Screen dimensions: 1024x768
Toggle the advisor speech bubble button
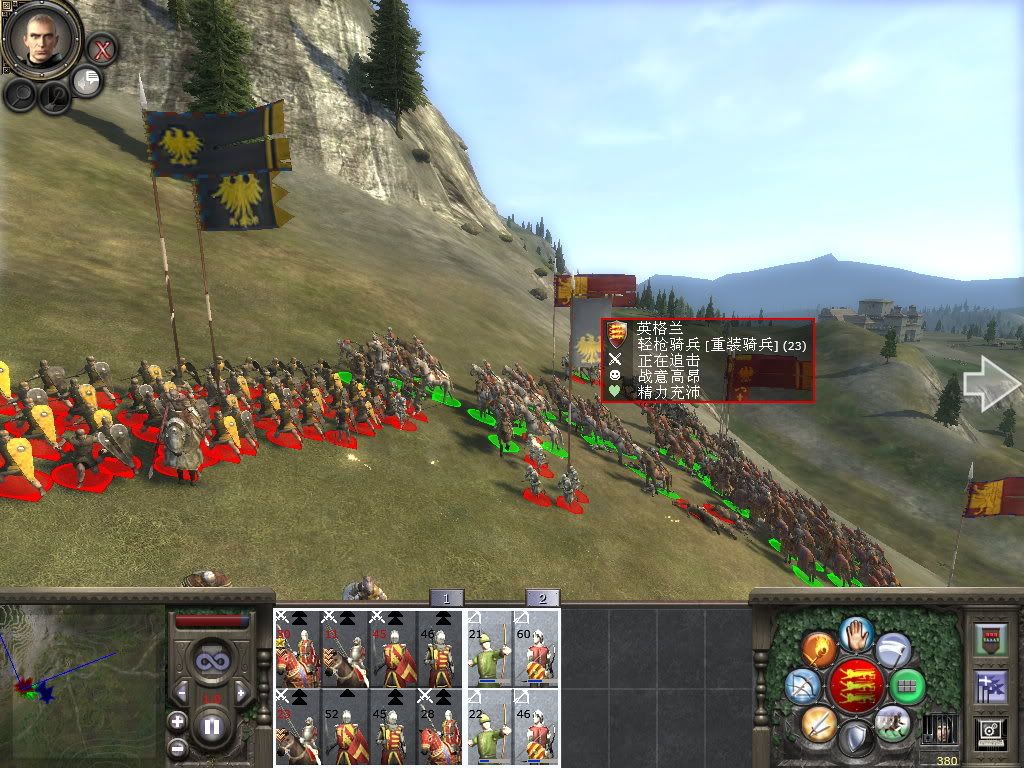pyautogui.click(x=87, y=81)
